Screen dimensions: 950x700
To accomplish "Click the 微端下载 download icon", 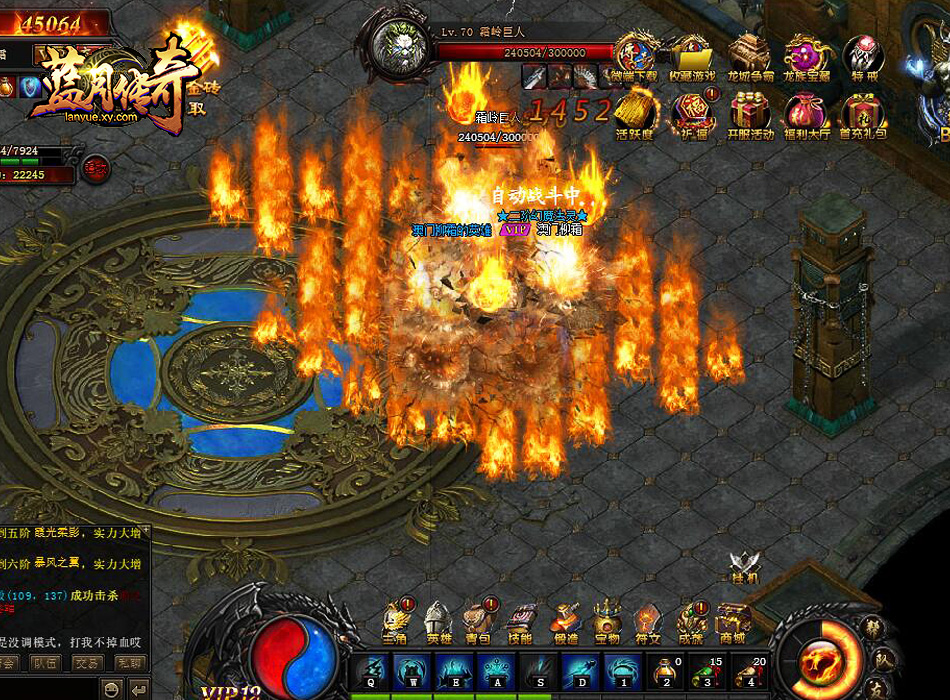I will click(634, 55).
